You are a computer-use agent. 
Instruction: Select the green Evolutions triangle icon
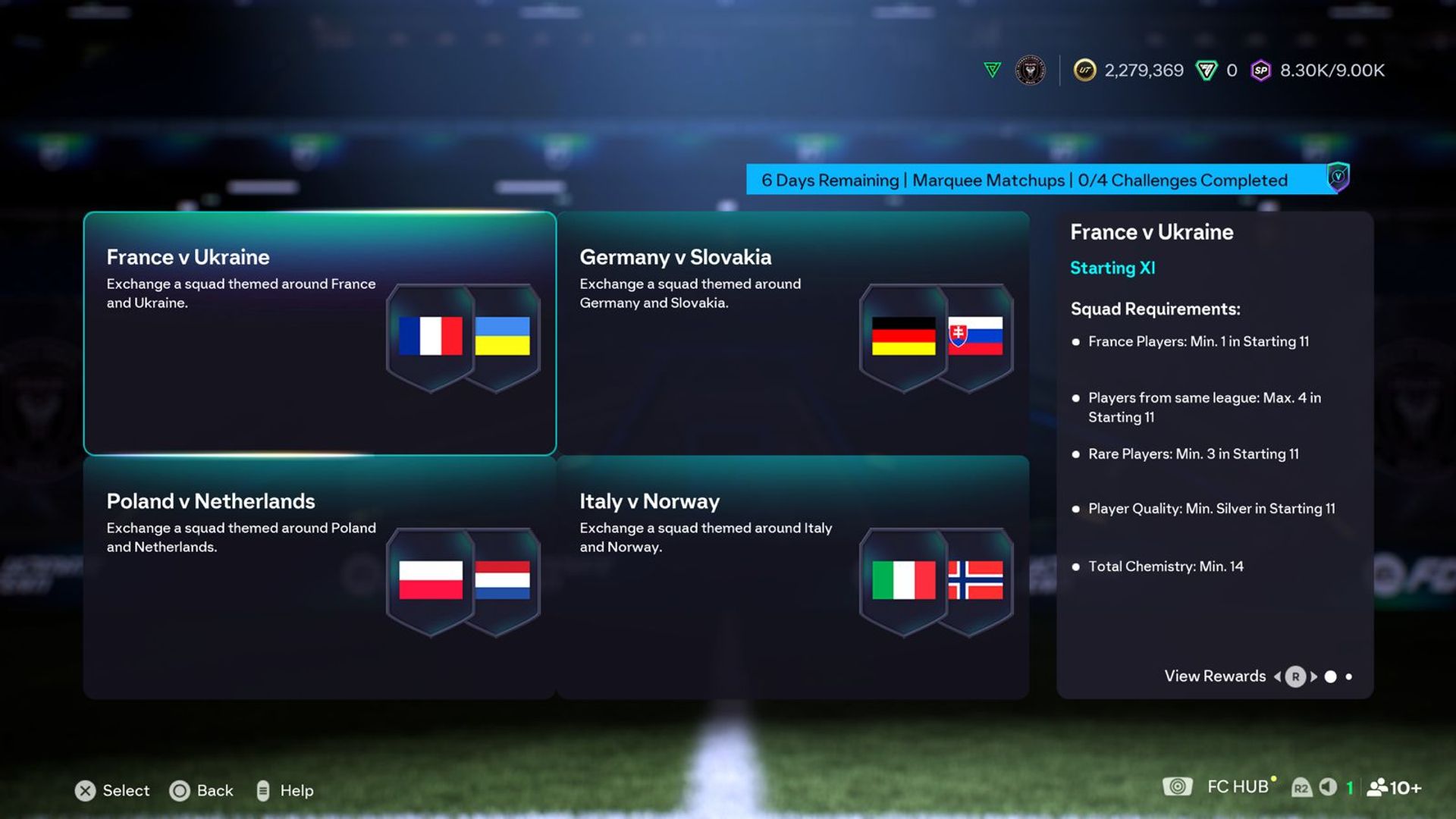point(991,70)
